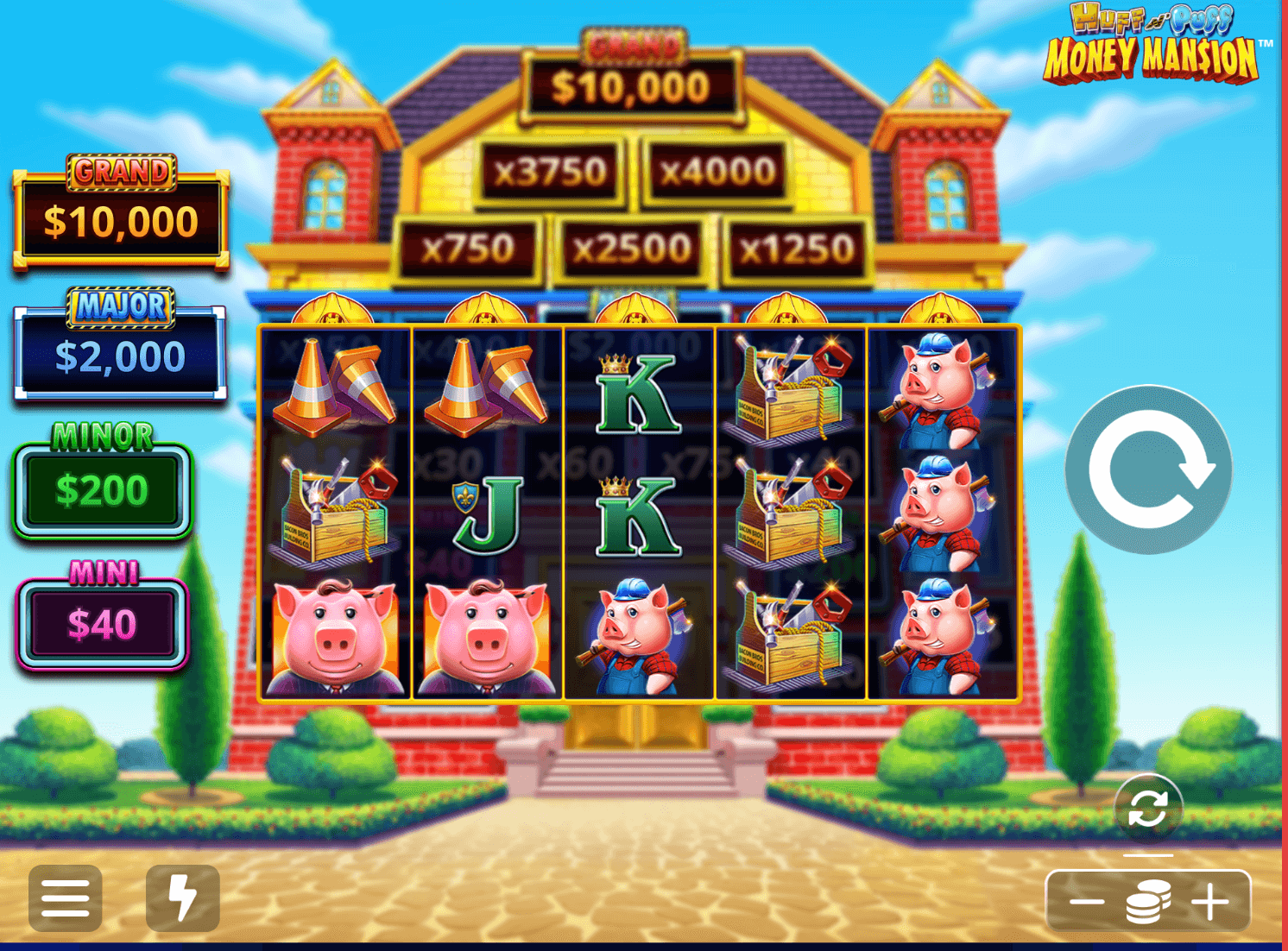Open bet settings via the coin stack icon
This screenshot has height=951, width=1288.
(x=1148, y=903)
